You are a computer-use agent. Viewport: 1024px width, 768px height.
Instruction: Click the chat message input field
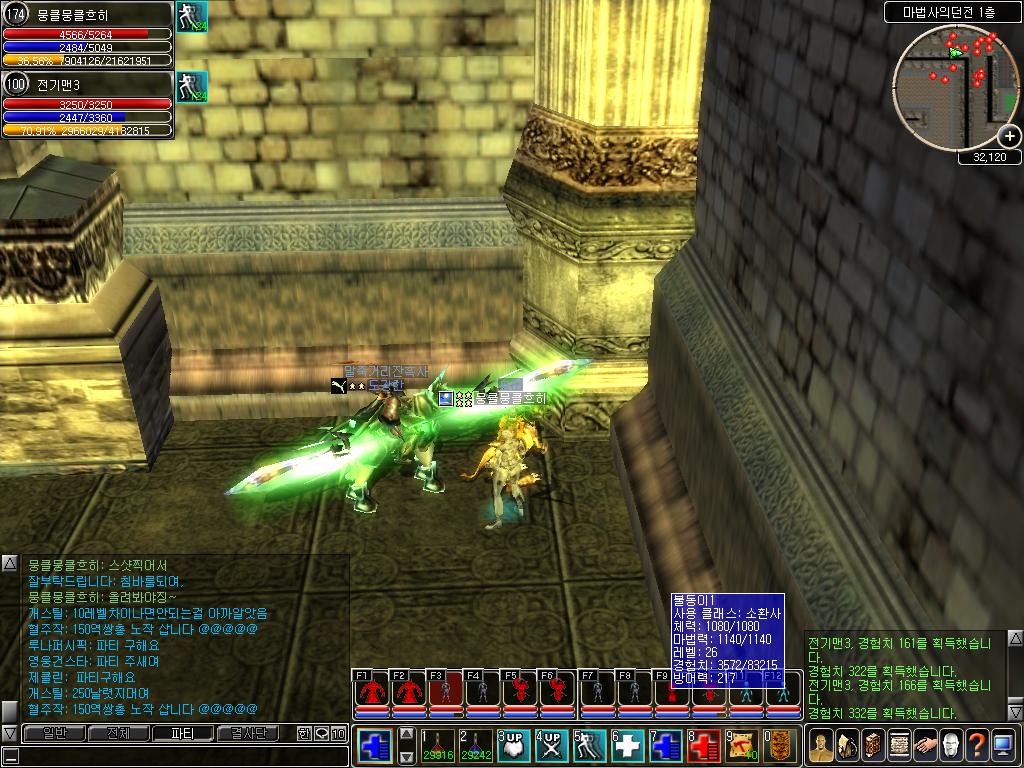[170, 755]
